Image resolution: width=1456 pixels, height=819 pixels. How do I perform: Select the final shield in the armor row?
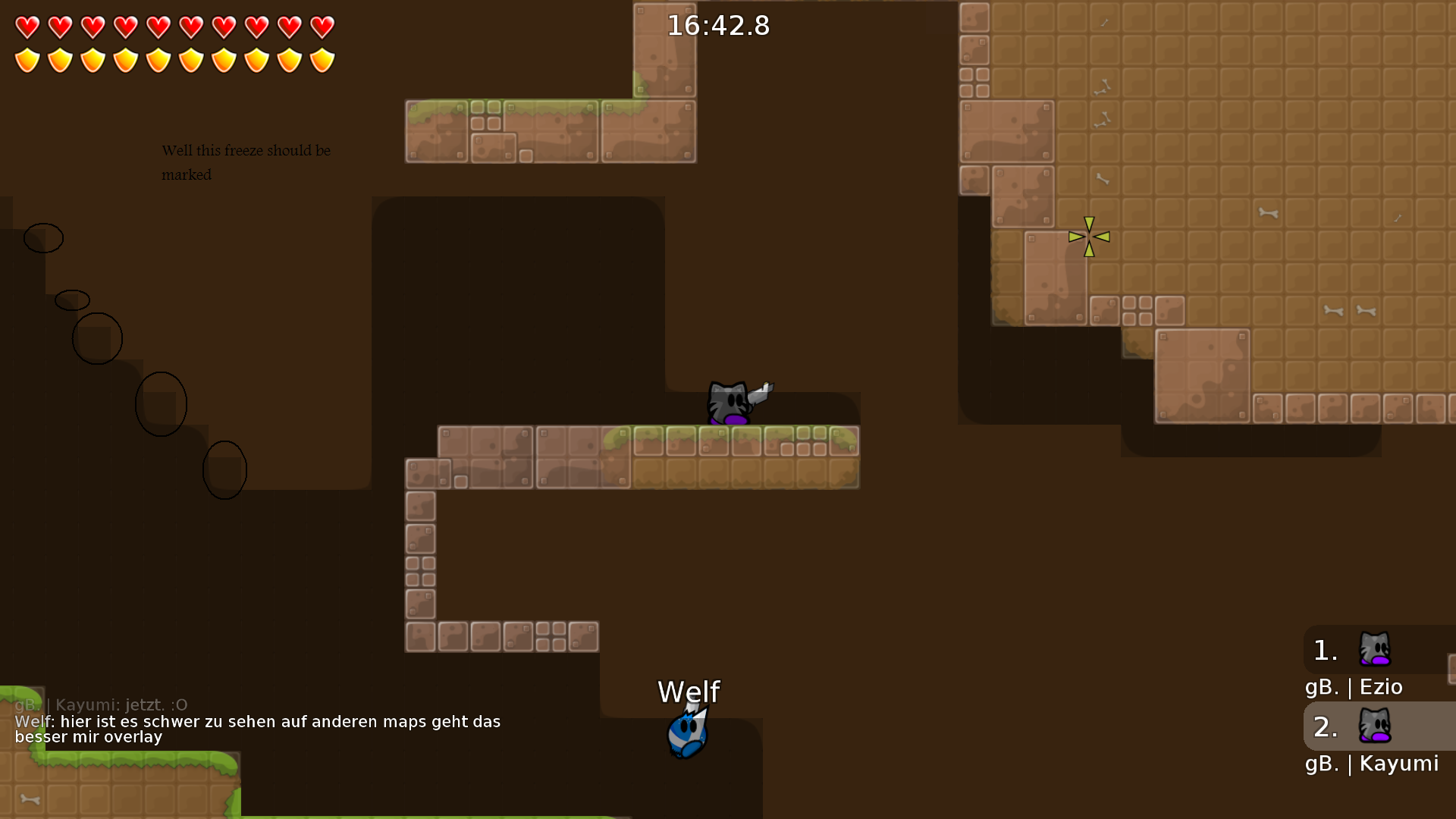coord(322,59)
